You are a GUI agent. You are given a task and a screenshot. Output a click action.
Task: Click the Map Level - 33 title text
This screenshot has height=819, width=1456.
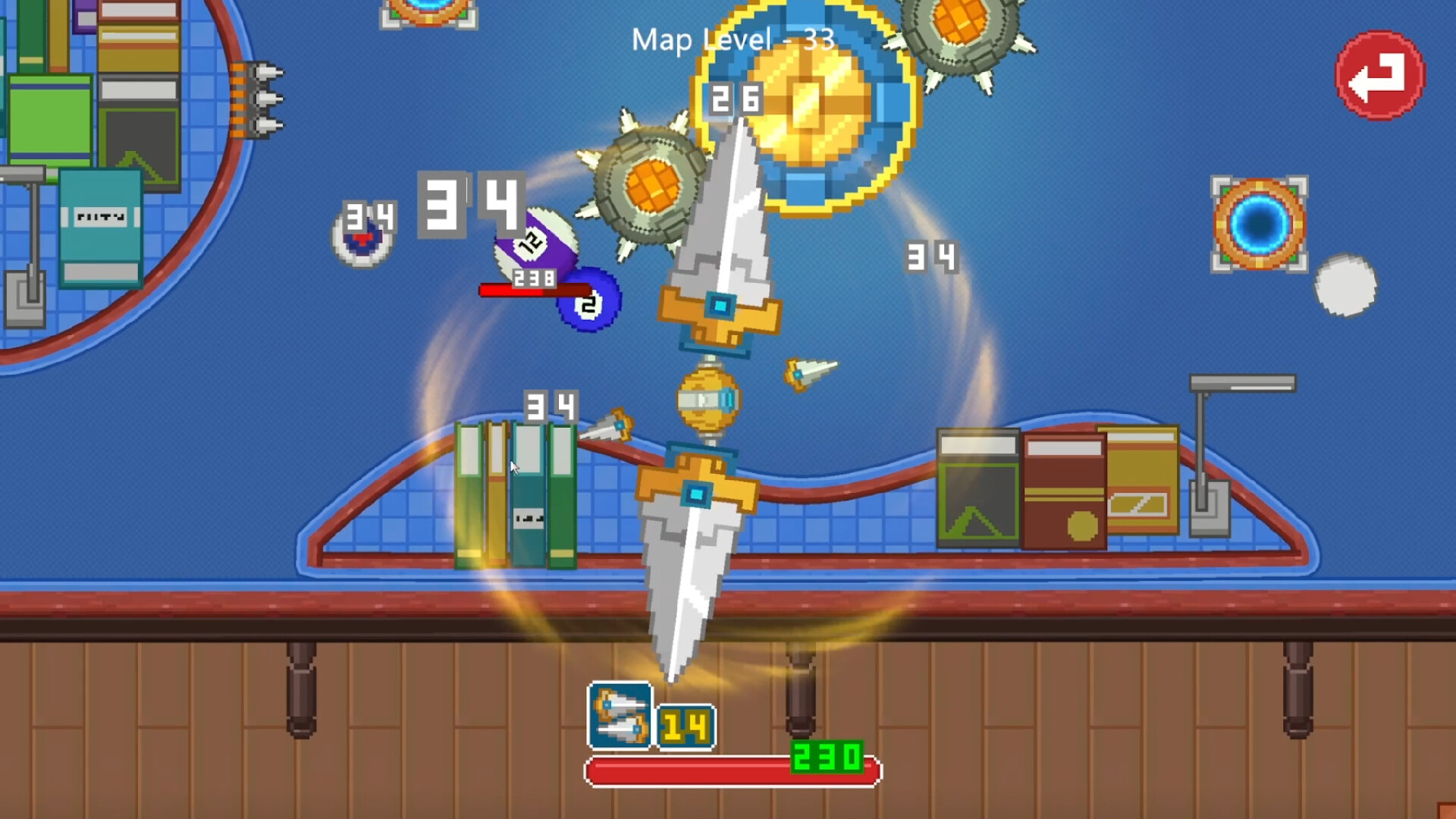pos(732,40)
